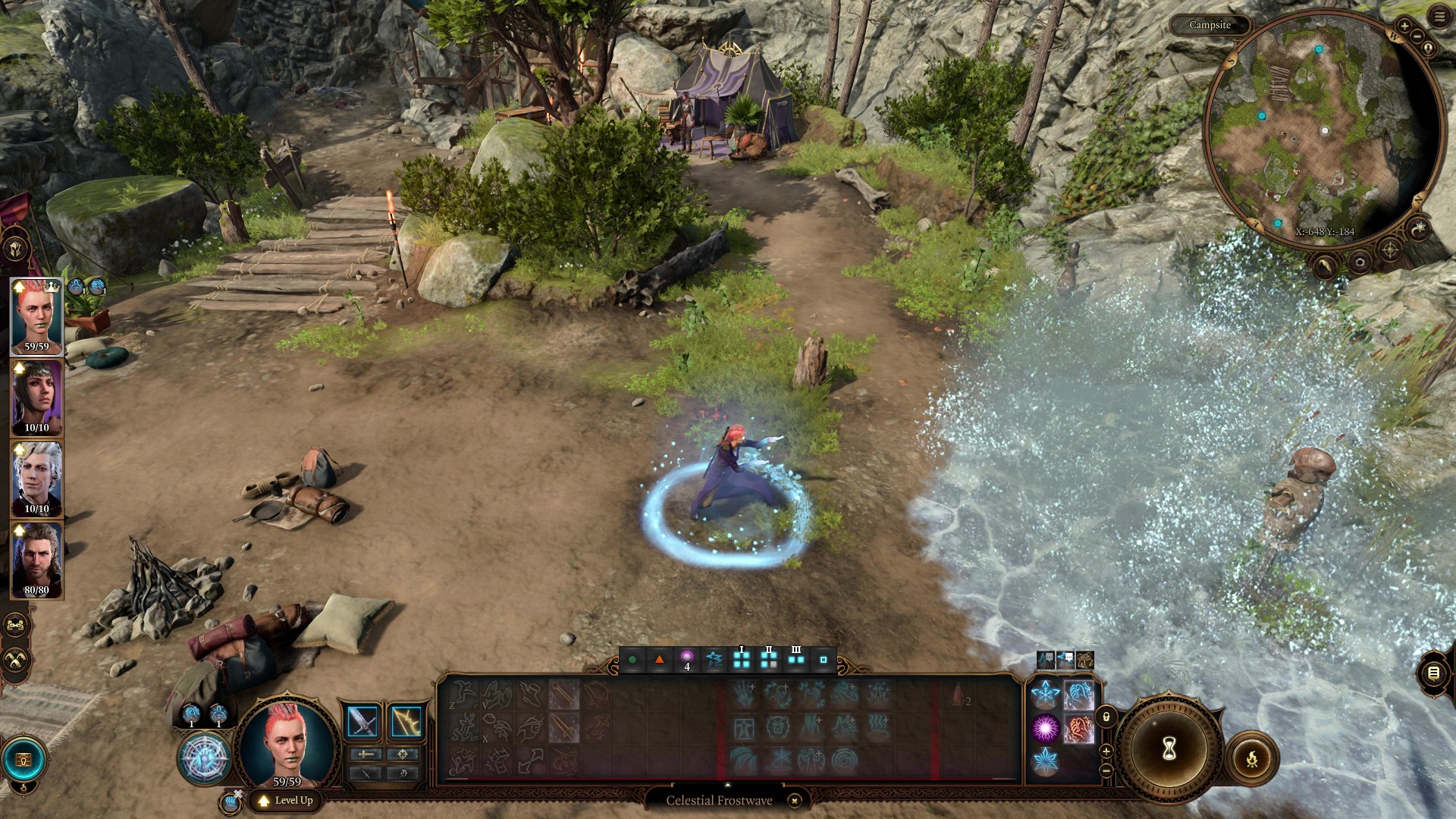Open the game menu above the minimap
This screenshot has height=819, width=1456.
pos(1439,17)
